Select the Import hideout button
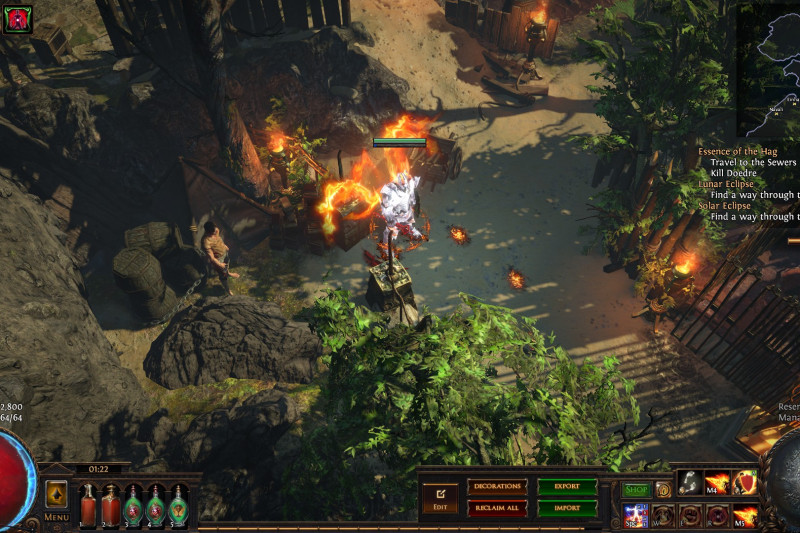The image size is (800, 533). click(567, 508)
